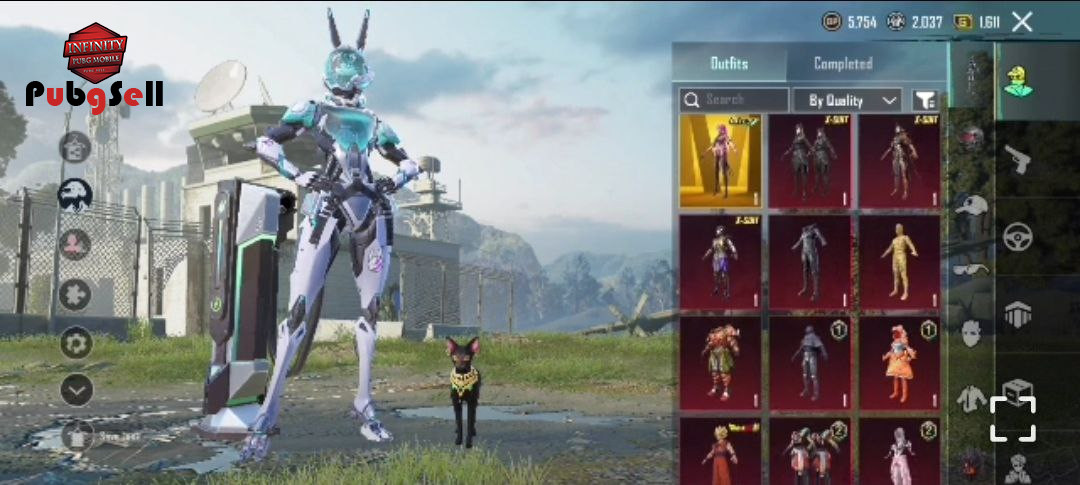The image size is (1080, 485).
Task: Open the Completed tab
Action: point(843,63)
